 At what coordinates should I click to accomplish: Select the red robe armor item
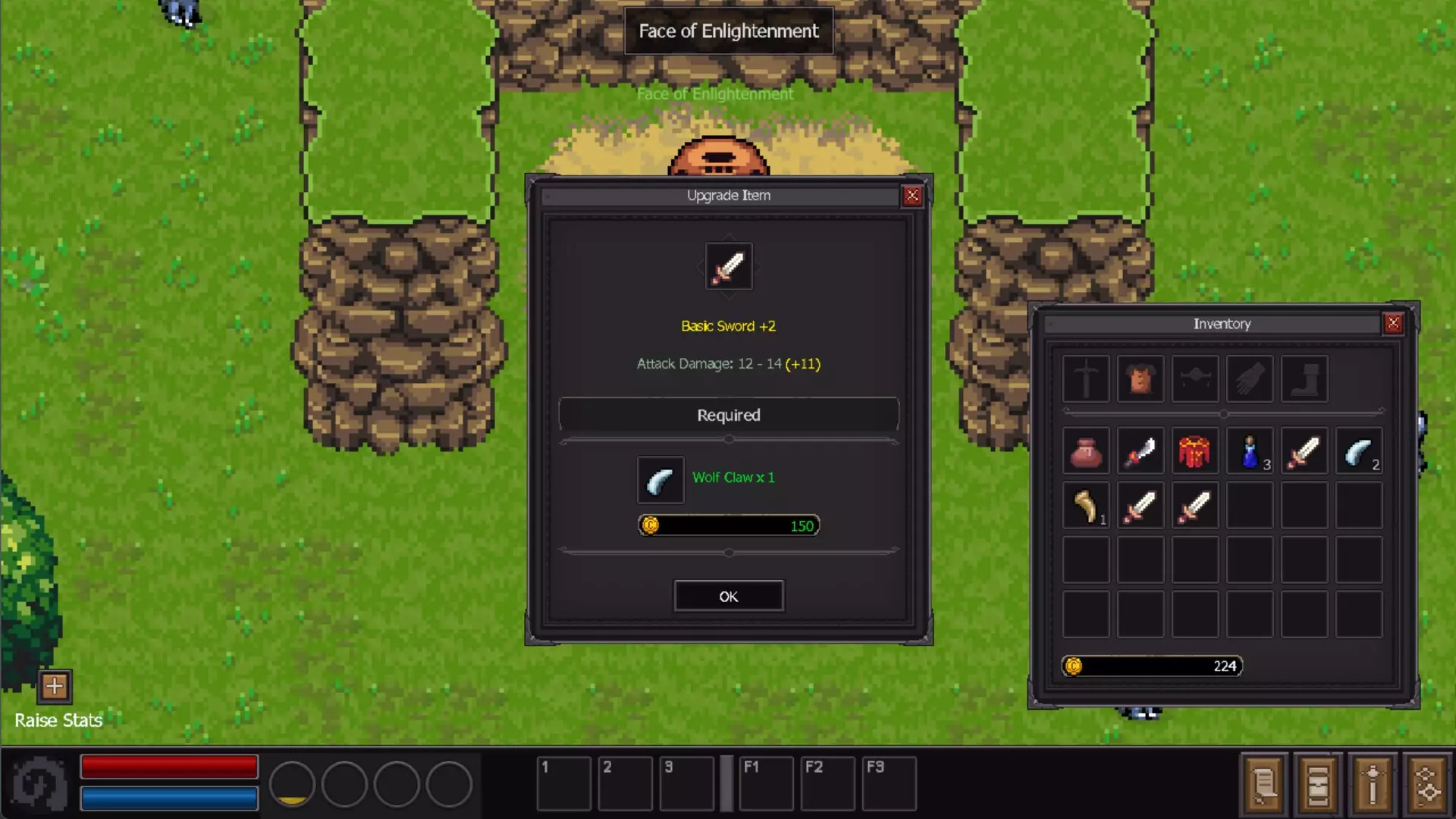pos(1194,453)
